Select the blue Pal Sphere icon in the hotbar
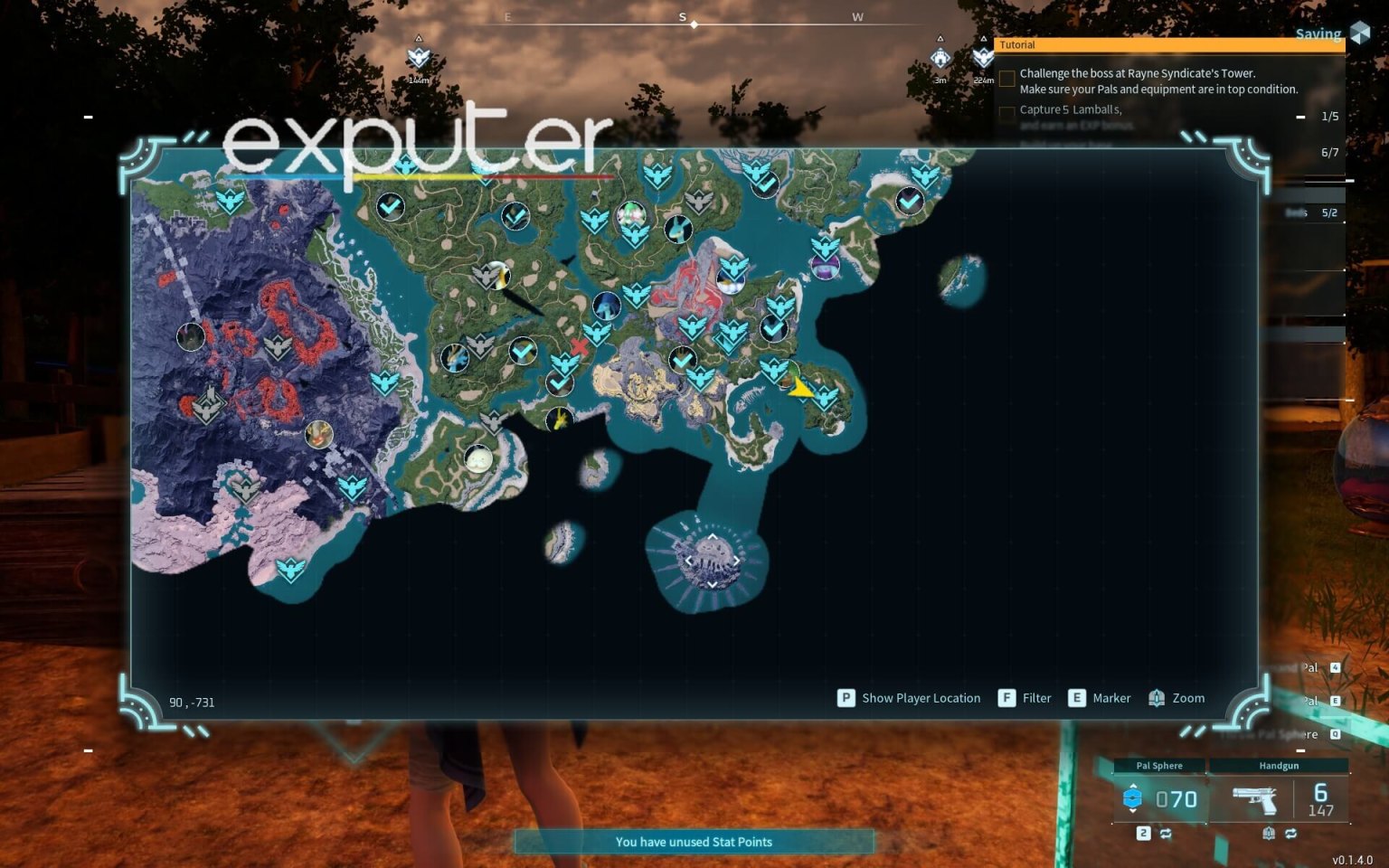 tap(1133, 799)
